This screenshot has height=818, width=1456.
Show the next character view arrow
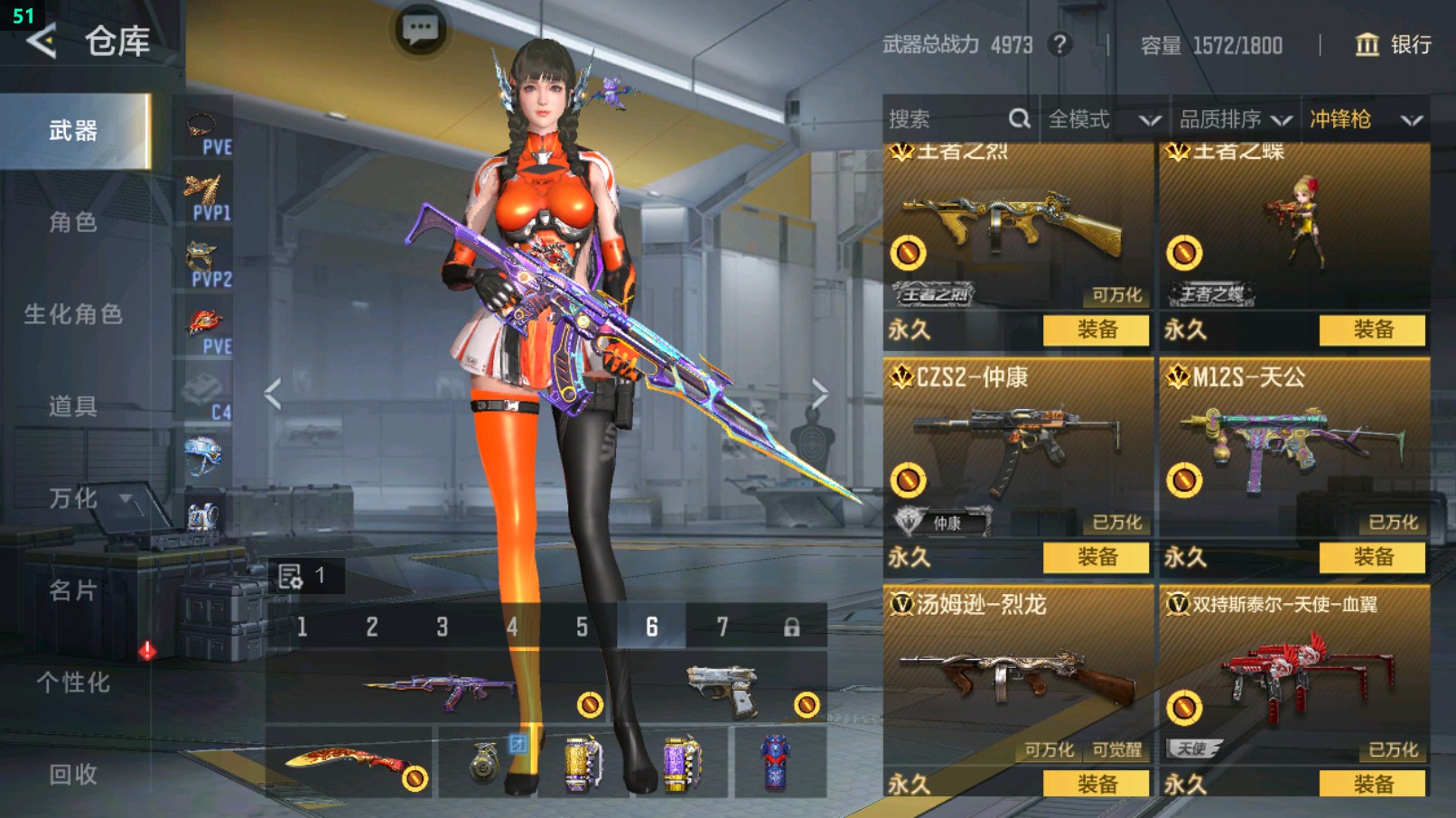(x=819, y=394)
